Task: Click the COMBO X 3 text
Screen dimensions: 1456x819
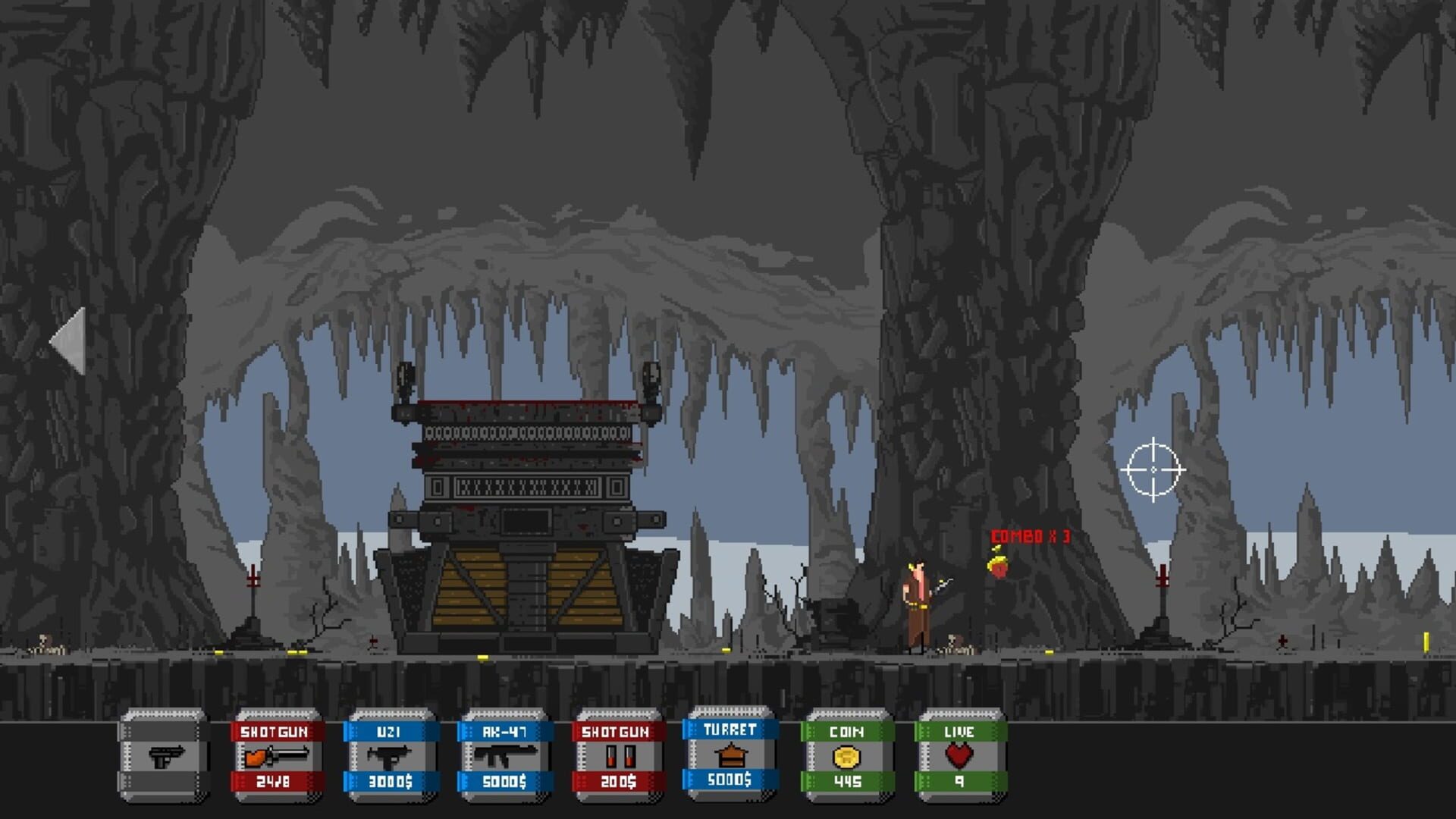Action: tap(1029, 535)
